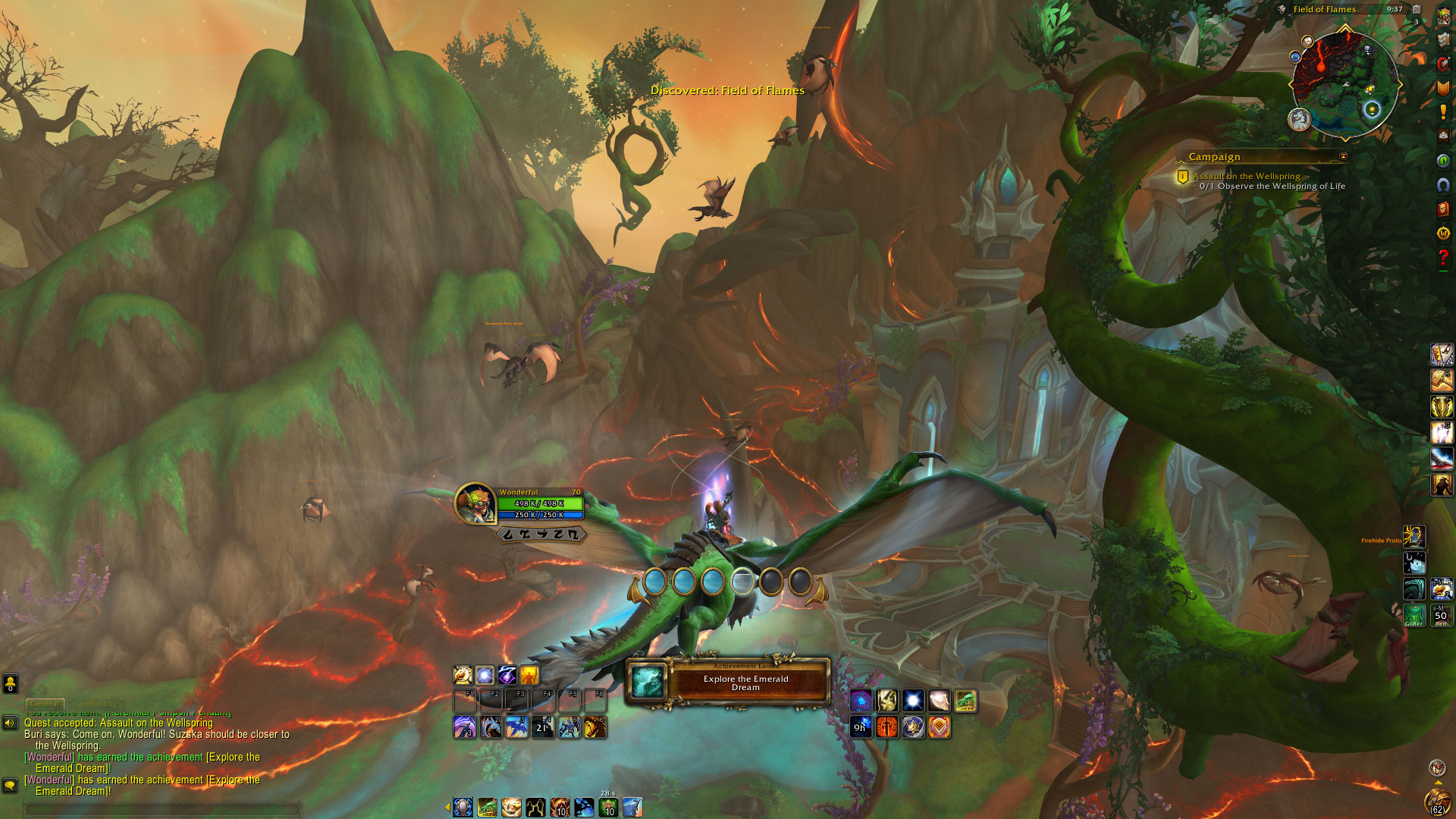Activate the bright white starburst ability
This screenshot has width=1456, height=819.
click(913, 701)
